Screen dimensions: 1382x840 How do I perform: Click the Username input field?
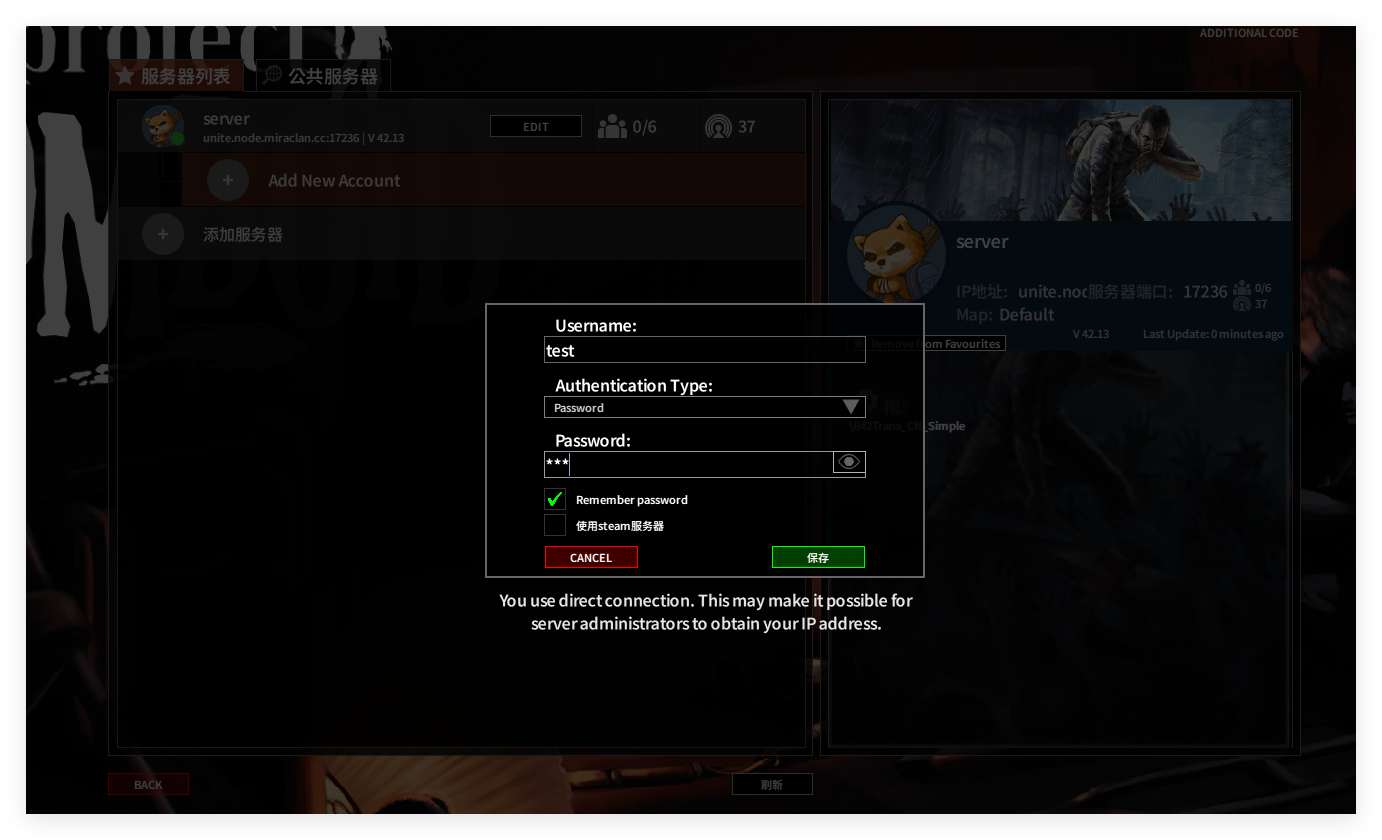click(704, 350)
